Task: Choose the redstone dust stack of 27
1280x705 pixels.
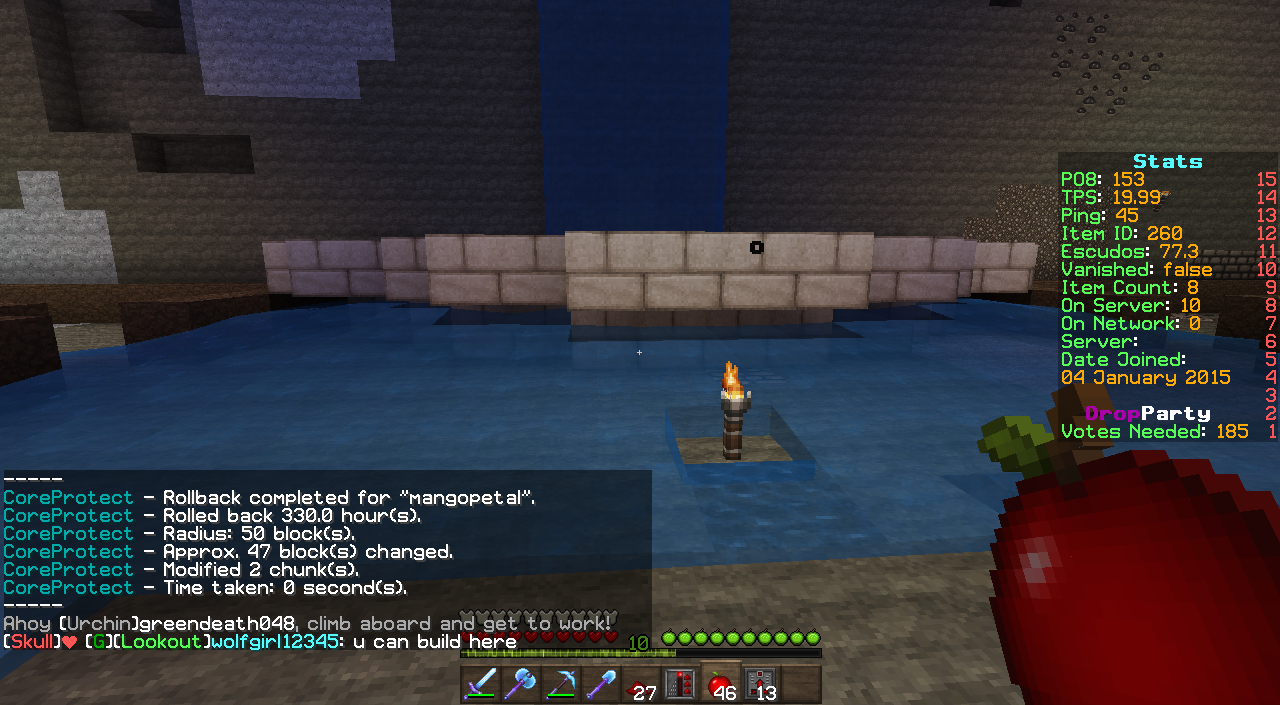Action: pos(641,684)
